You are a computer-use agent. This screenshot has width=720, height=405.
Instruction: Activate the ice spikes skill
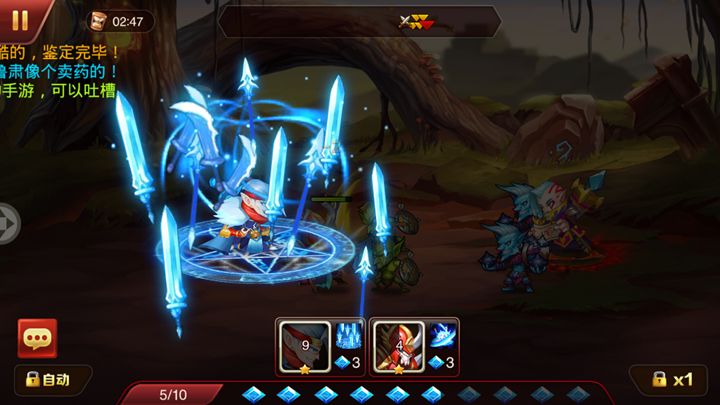click(348, 337)
